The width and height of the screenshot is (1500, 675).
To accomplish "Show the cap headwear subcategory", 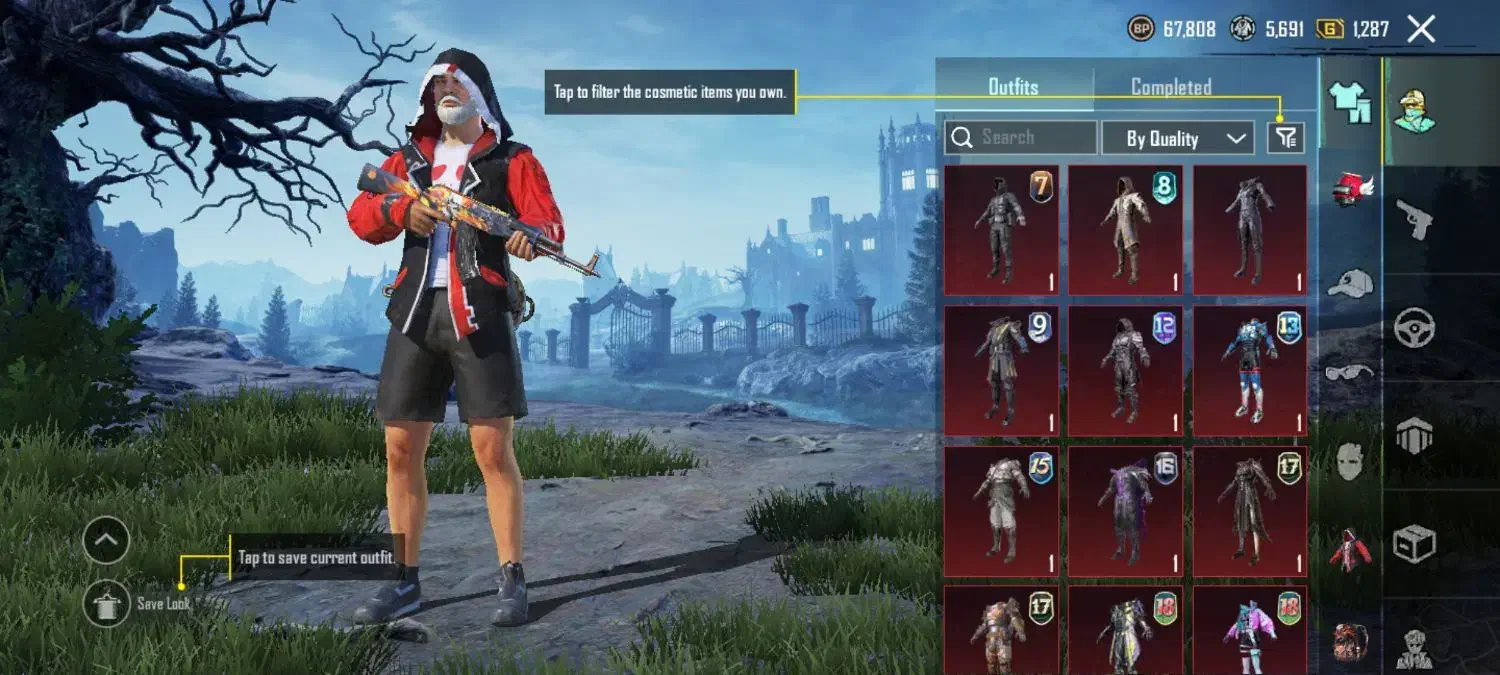I will [1350, 282].
